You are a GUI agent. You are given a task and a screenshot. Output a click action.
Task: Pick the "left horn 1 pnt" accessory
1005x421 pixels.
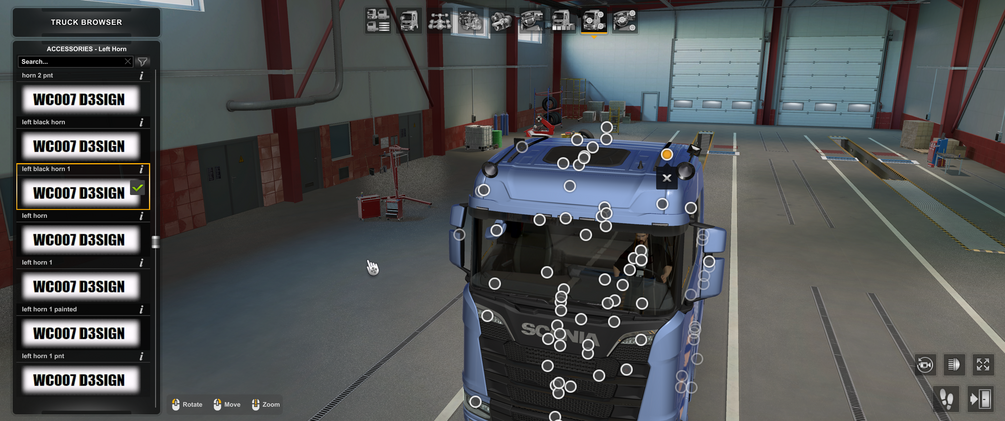[80, 380]
